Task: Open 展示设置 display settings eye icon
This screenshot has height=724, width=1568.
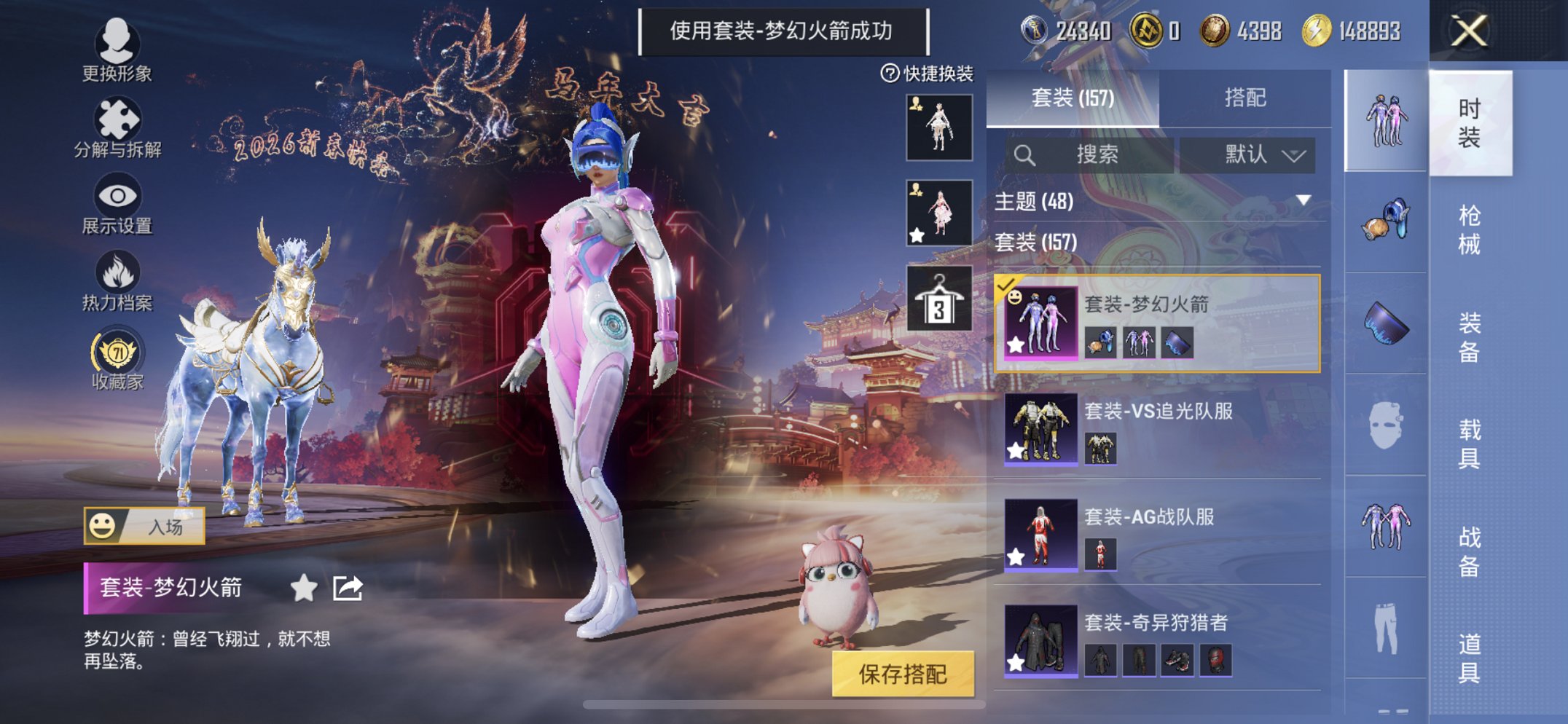Action: (117, 195)
